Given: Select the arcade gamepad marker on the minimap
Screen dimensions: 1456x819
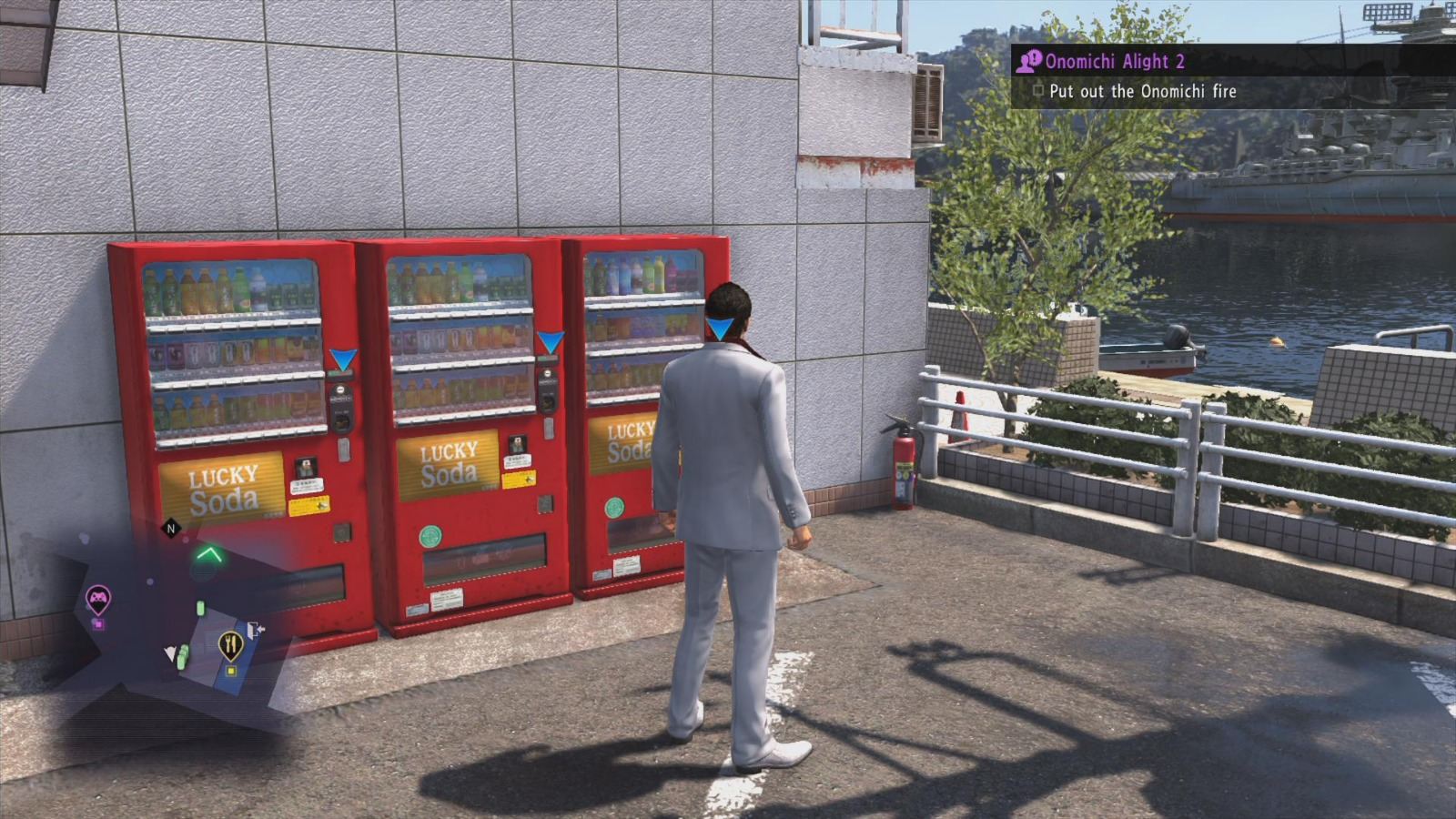Looking at the screenshot, I should [x=98, y=596].
